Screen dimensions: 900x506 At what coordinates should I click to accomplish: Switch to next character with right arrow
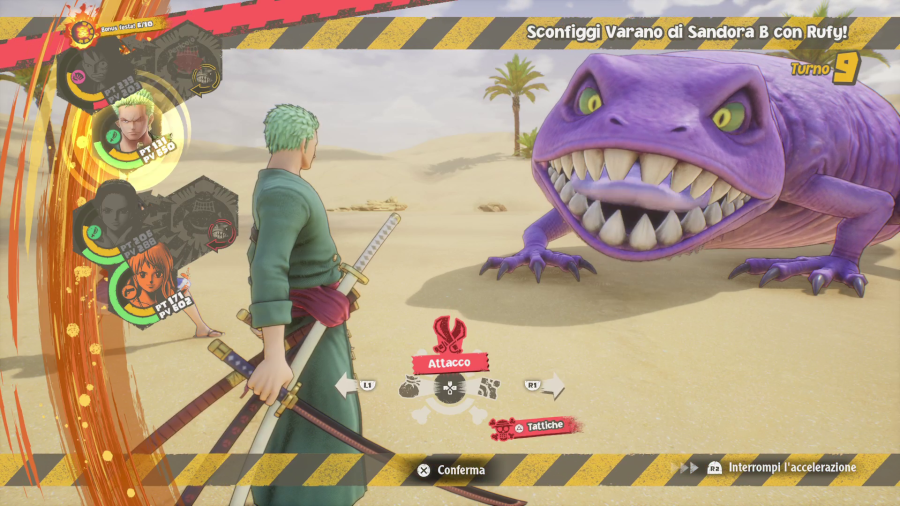[x=551, y=385]
